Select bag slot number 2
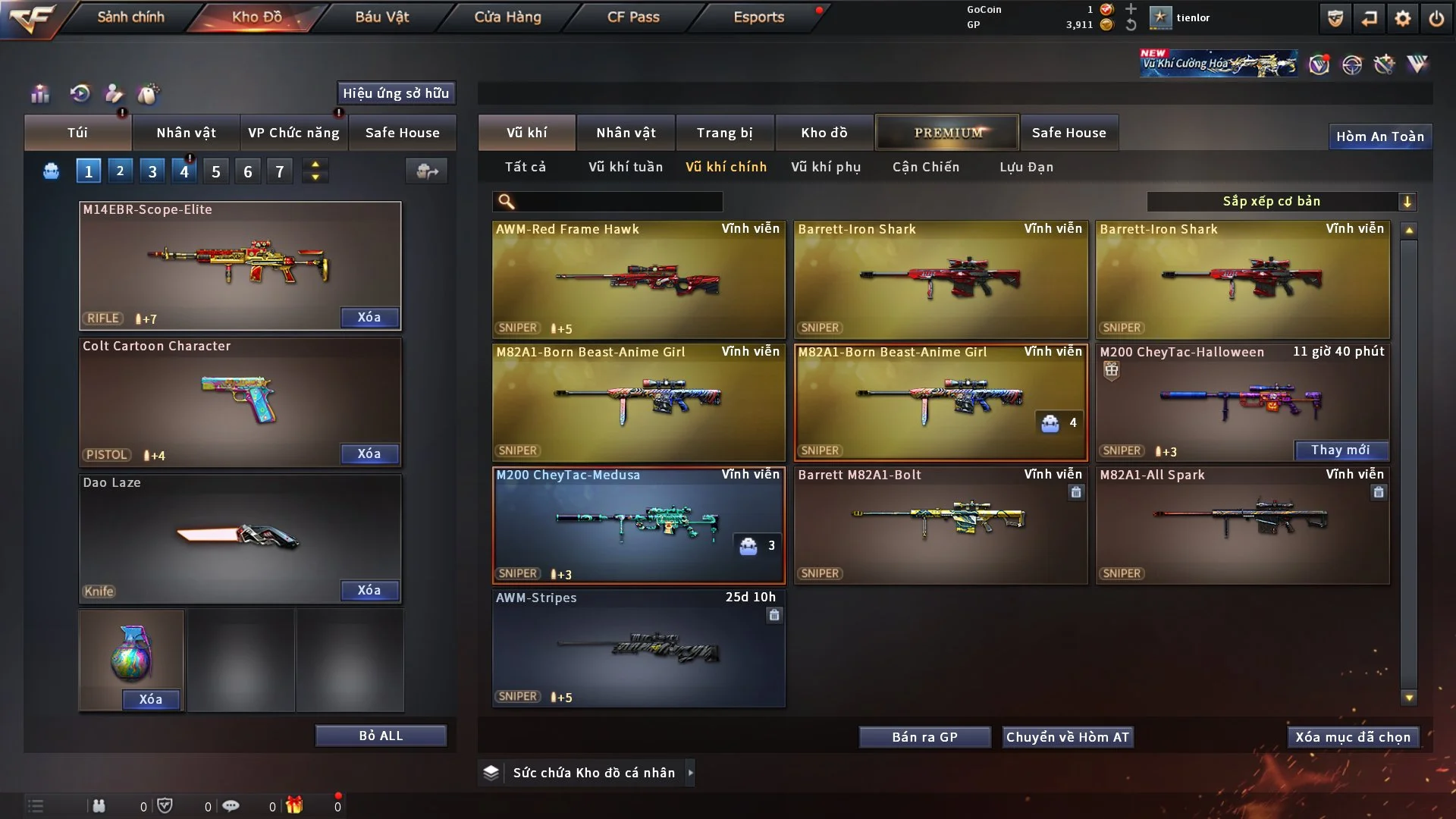1456x819 pixels. [x=120, y=171]
